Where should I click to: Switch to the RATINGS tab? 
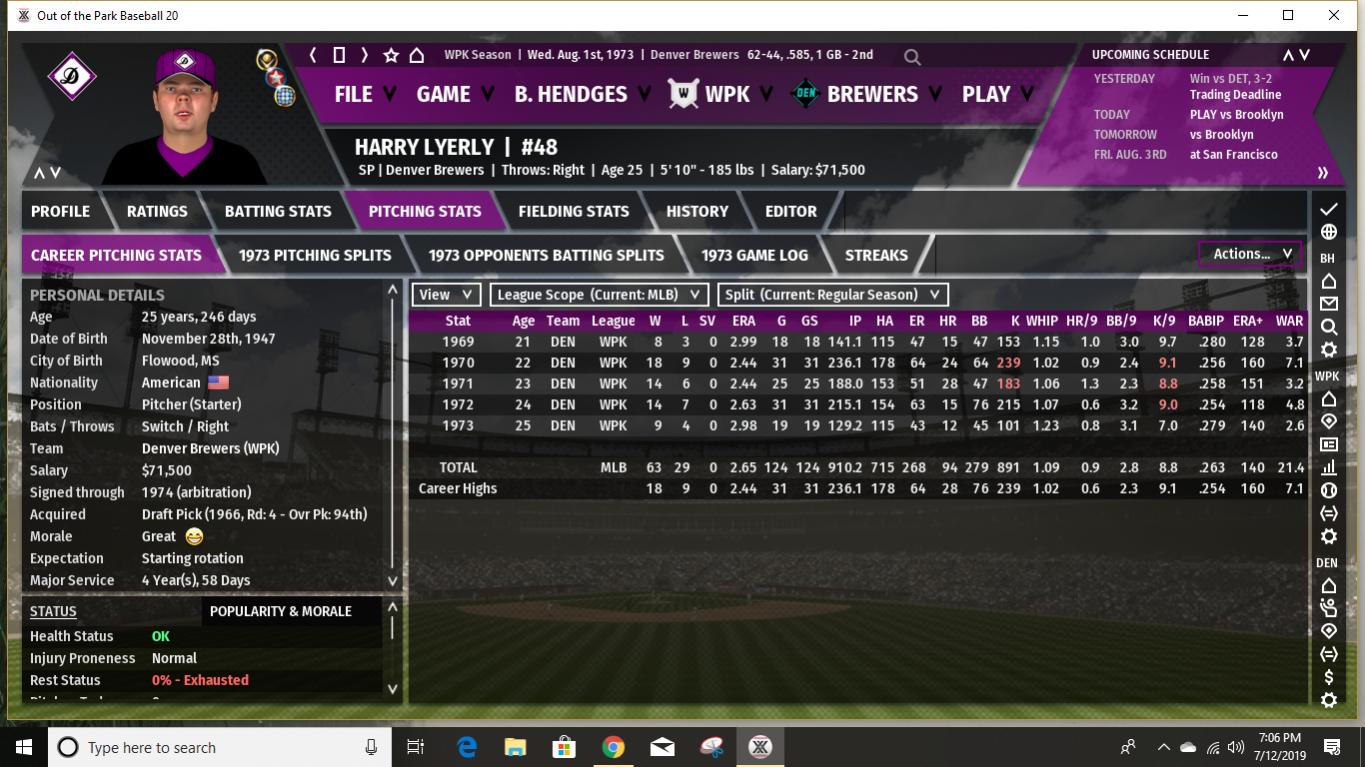[156, 211]
